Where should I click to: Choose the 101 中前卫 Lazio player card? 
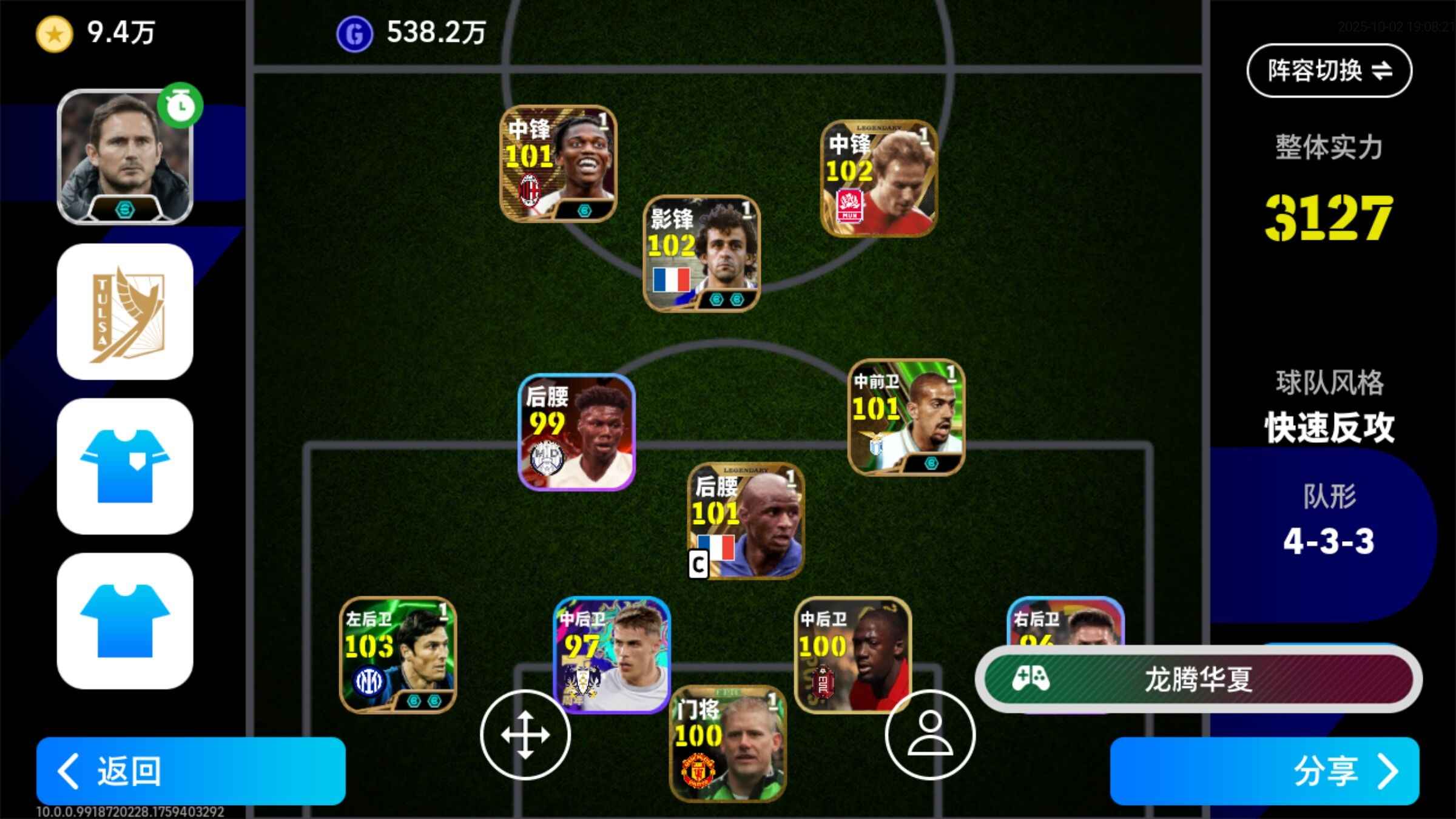906,417
